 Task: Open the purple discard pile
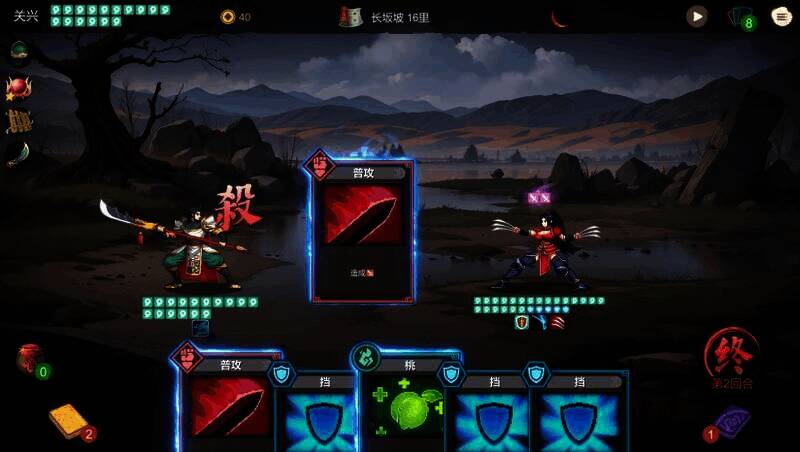pos(730,422)
